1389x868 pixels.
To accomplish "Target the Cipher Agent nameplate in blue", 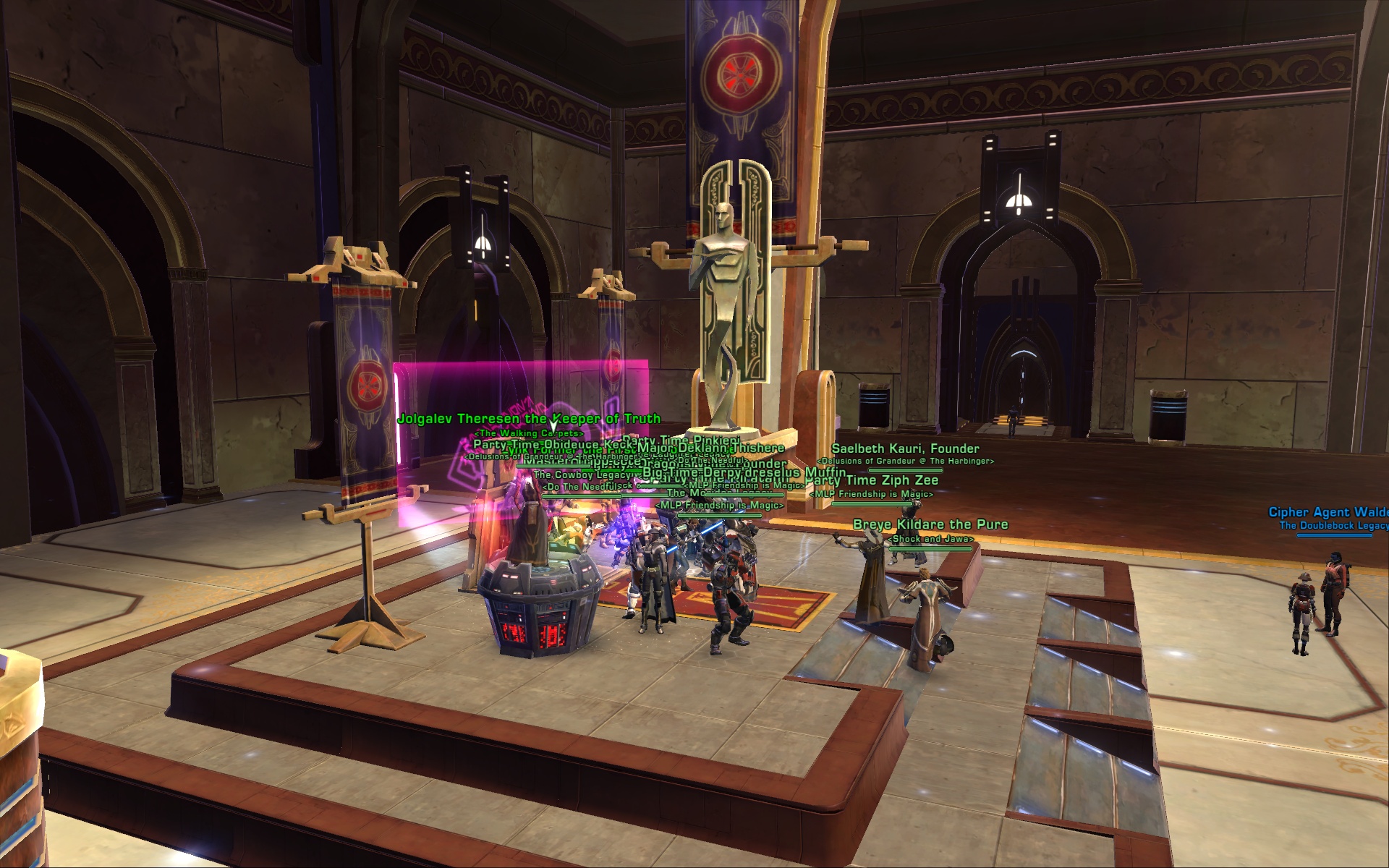I will [1328, 512].
